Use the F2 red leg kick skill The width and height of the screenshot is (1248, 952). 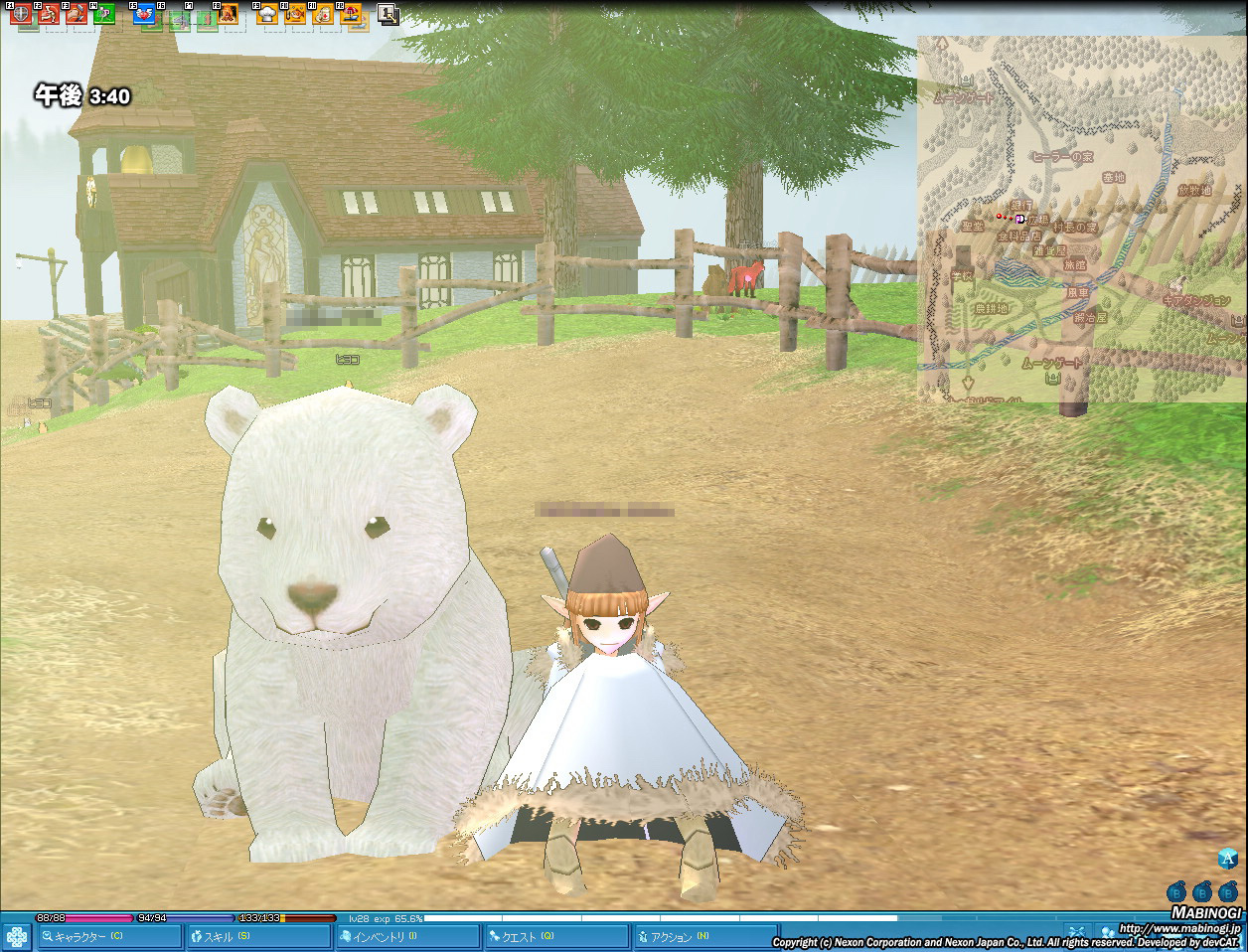[x=49, y=14]
